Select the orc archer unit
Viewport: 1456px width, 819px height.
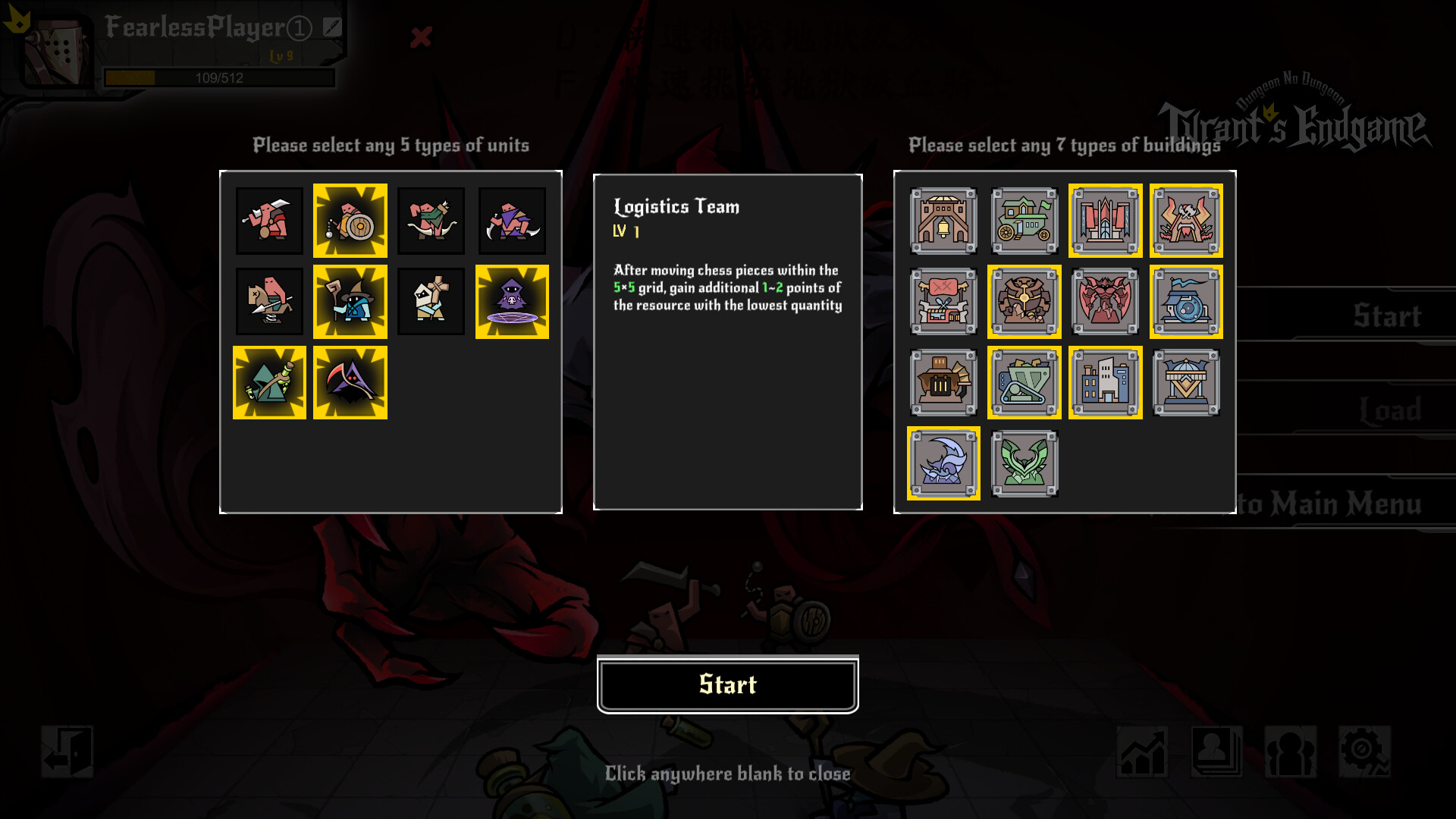tap(431, 221)
